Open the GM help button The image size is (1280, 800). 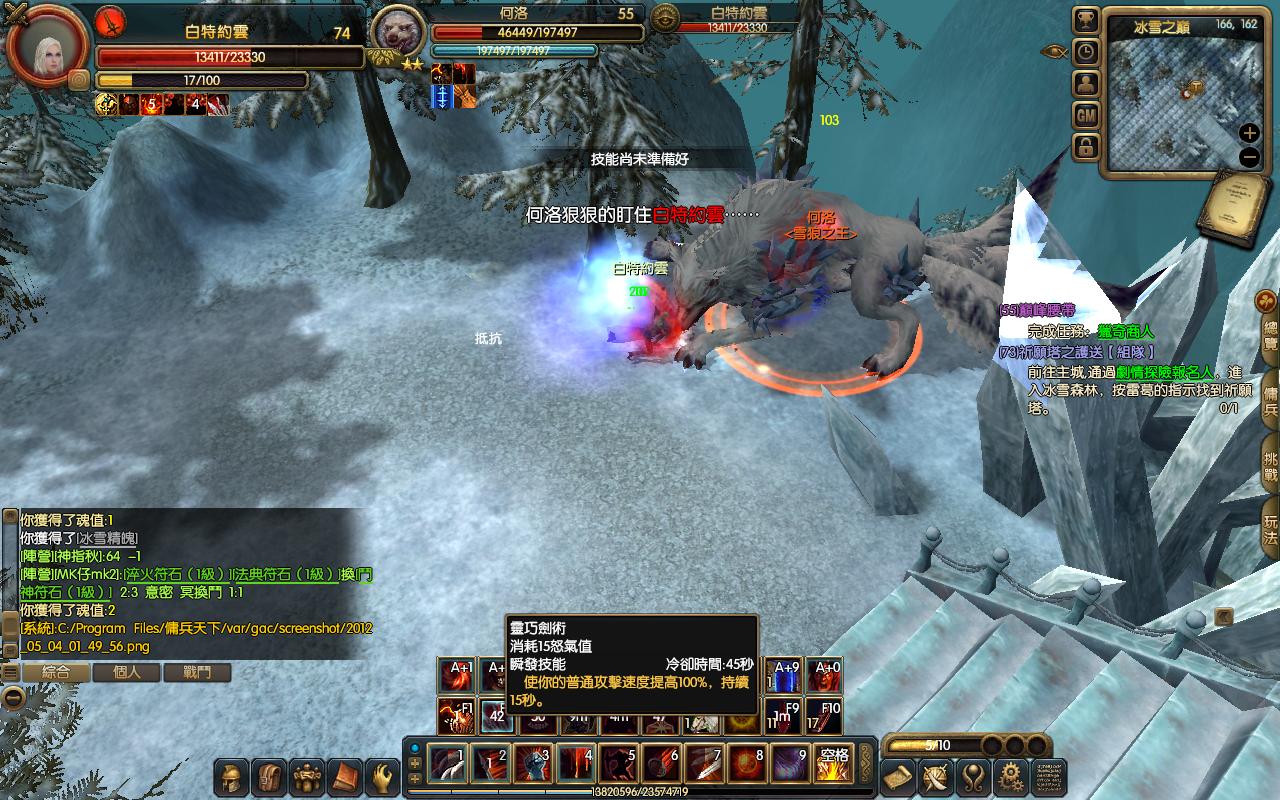click(x=1086, y=116)
